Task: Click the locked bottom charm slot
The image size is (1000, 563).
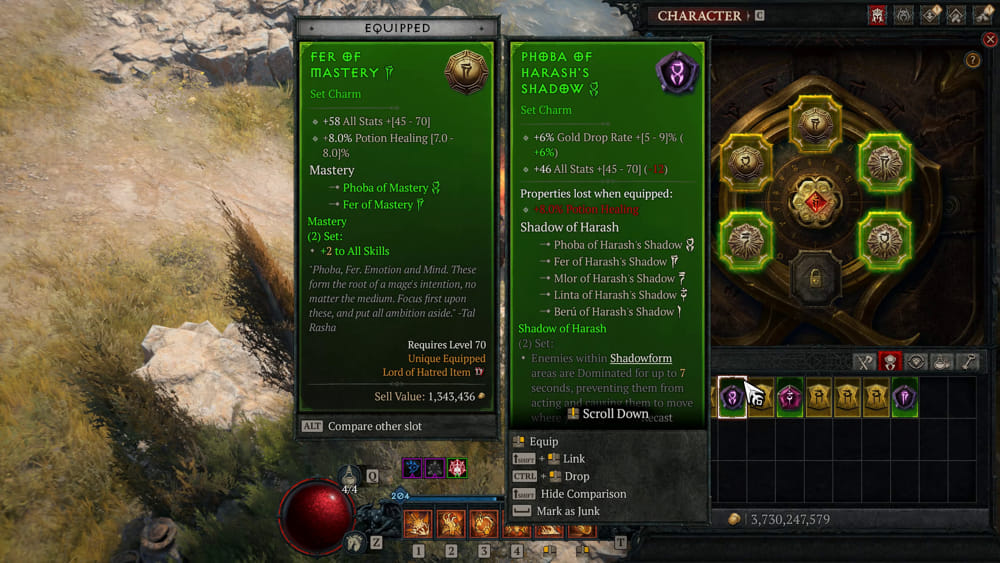Action: (814, 279)
